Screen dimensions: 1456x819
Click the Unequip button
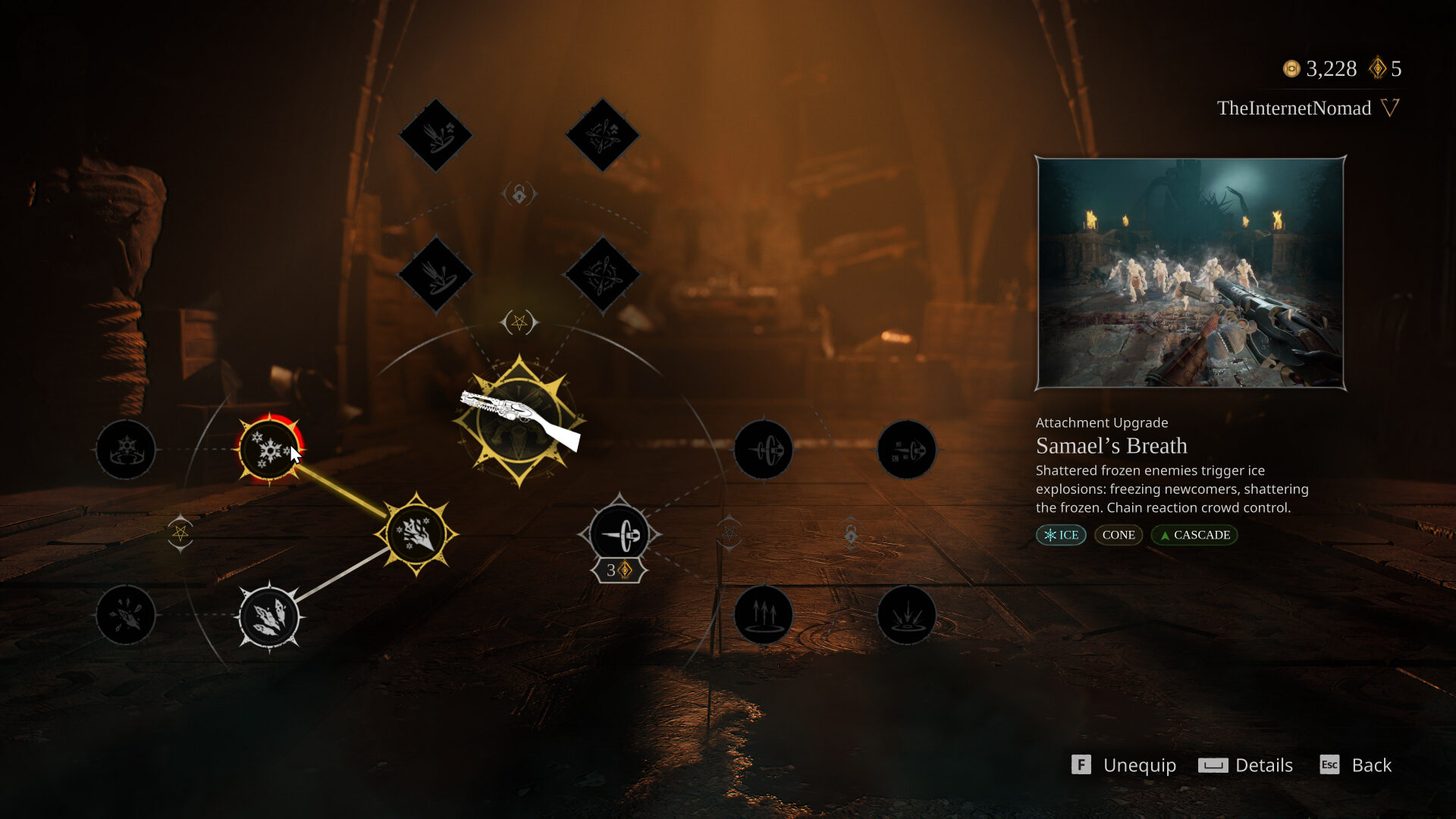pos(1124,765)
